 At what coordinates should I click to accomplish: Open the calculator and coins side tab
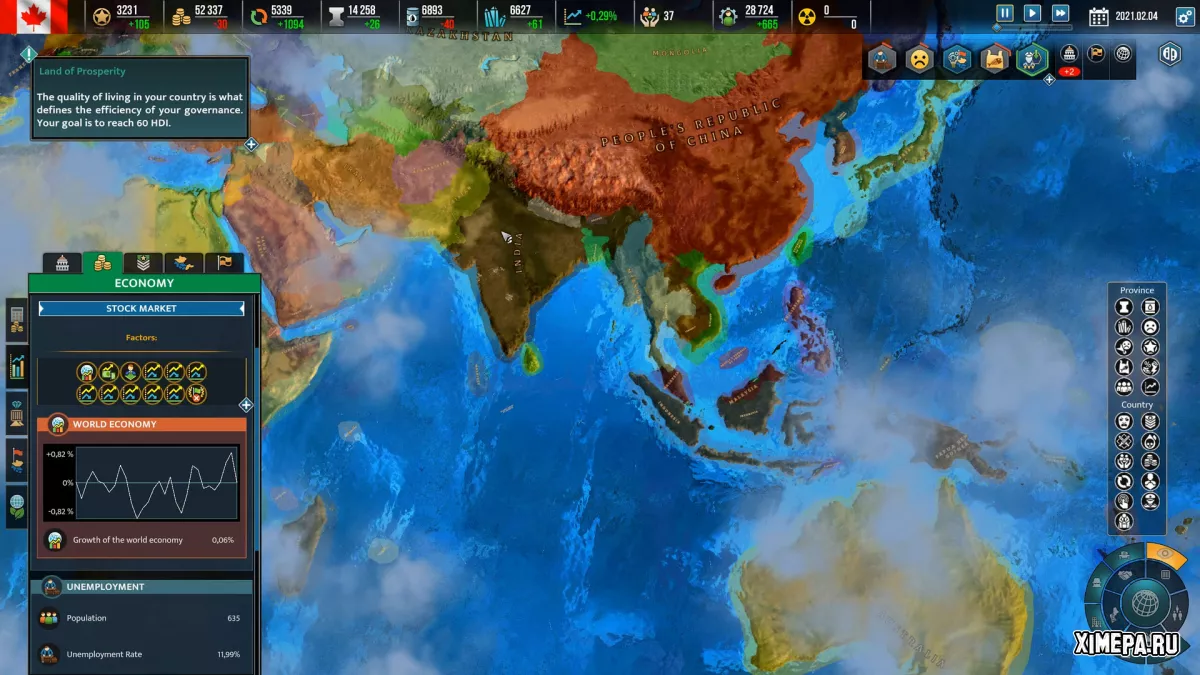(x=17, y=320)
